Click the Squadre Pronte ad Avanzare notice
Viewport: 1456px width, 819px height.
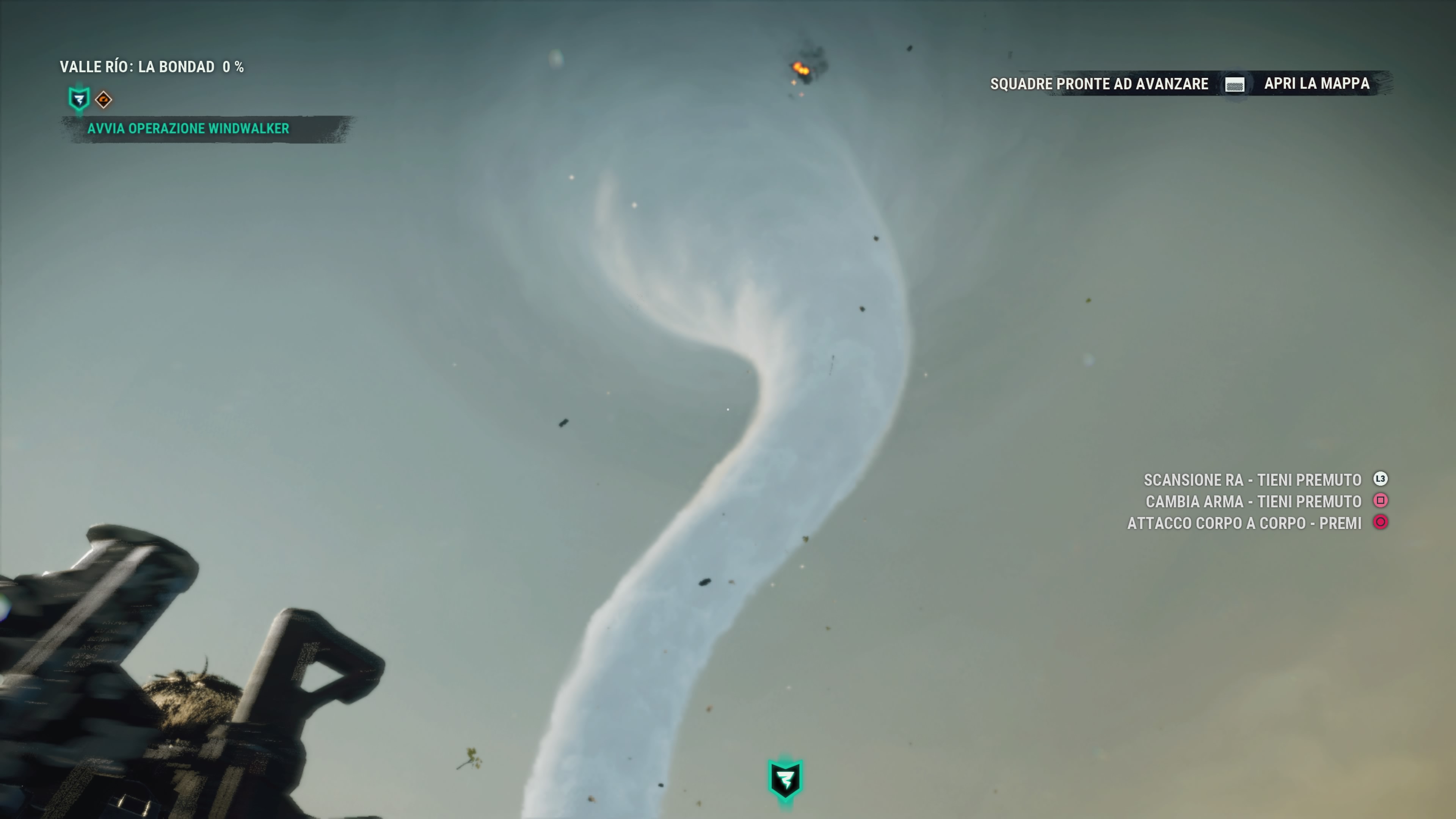click(x=1099, y=84)
